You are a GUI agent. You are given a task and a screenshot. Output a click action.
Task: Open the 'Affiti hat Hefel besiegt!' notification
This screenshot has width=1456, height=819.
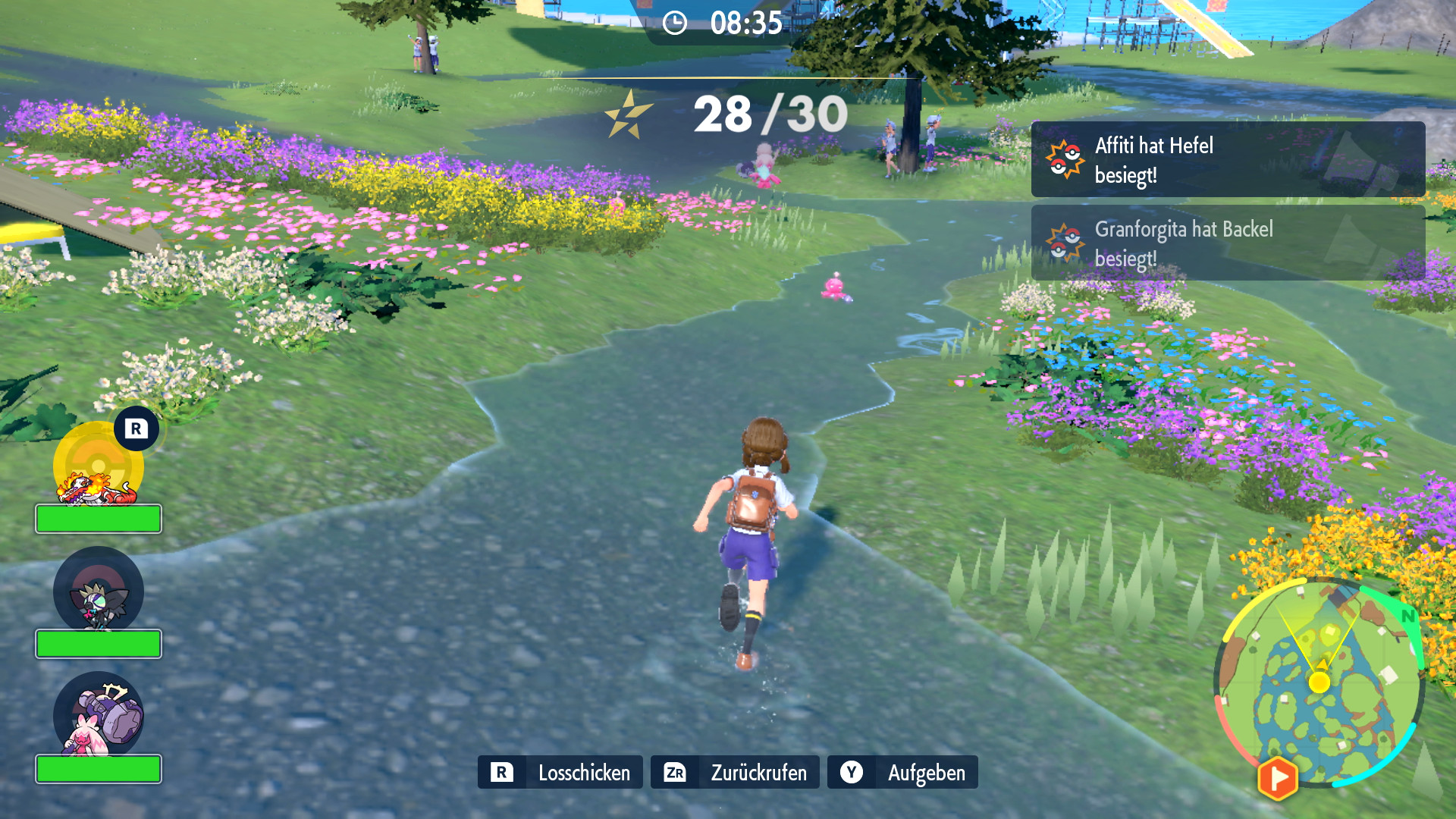click(x=1228, y=160)
